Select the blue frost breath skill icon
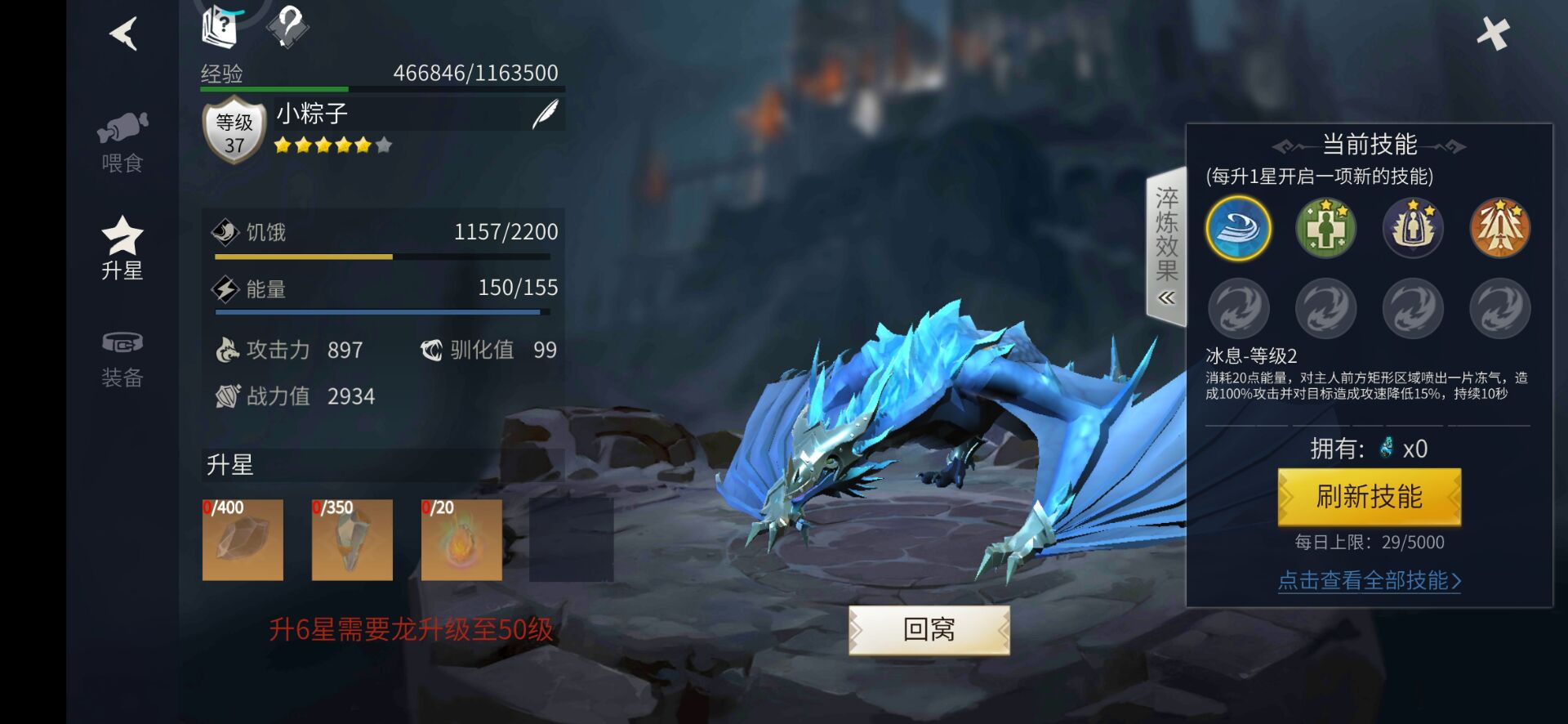The height and width of the screenshot is (724, 1568). pyautogui.click(x=1239, y=229)
